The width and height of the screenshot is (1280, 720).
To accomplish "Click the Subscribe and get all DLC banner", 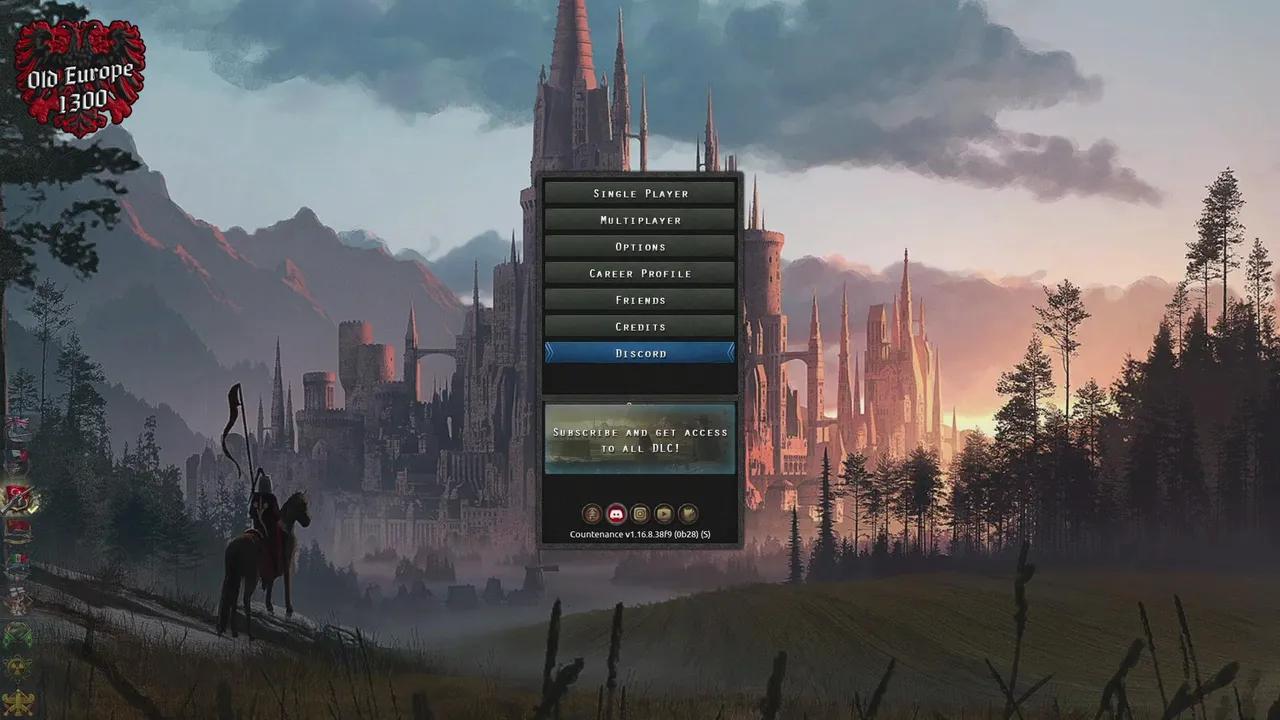I will tap(640, 440).
